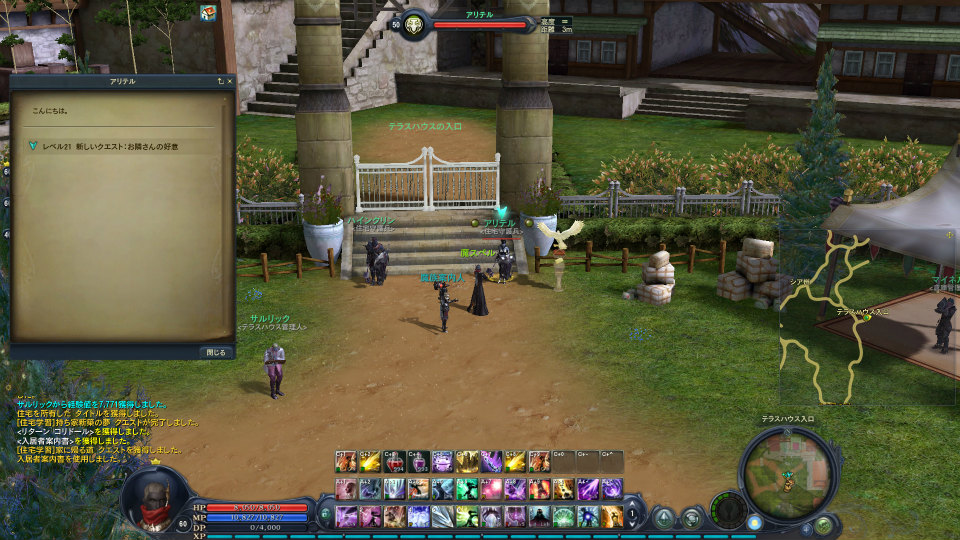
Task: Click the hotbar page number 1 switcher
Action: pos(633,514)
